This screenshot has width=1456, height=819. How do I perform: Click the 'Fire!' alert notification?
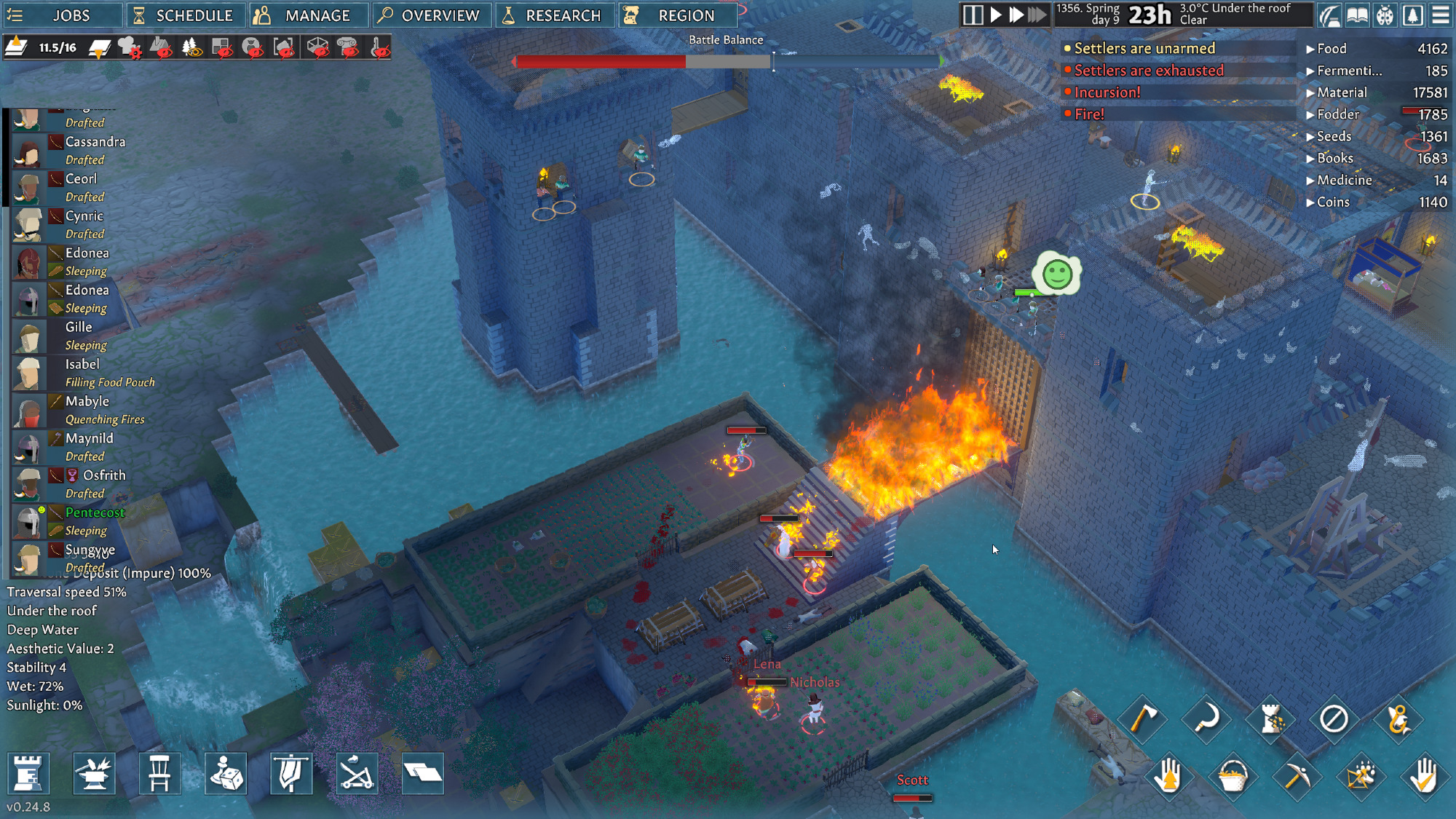pos(1089,114)
